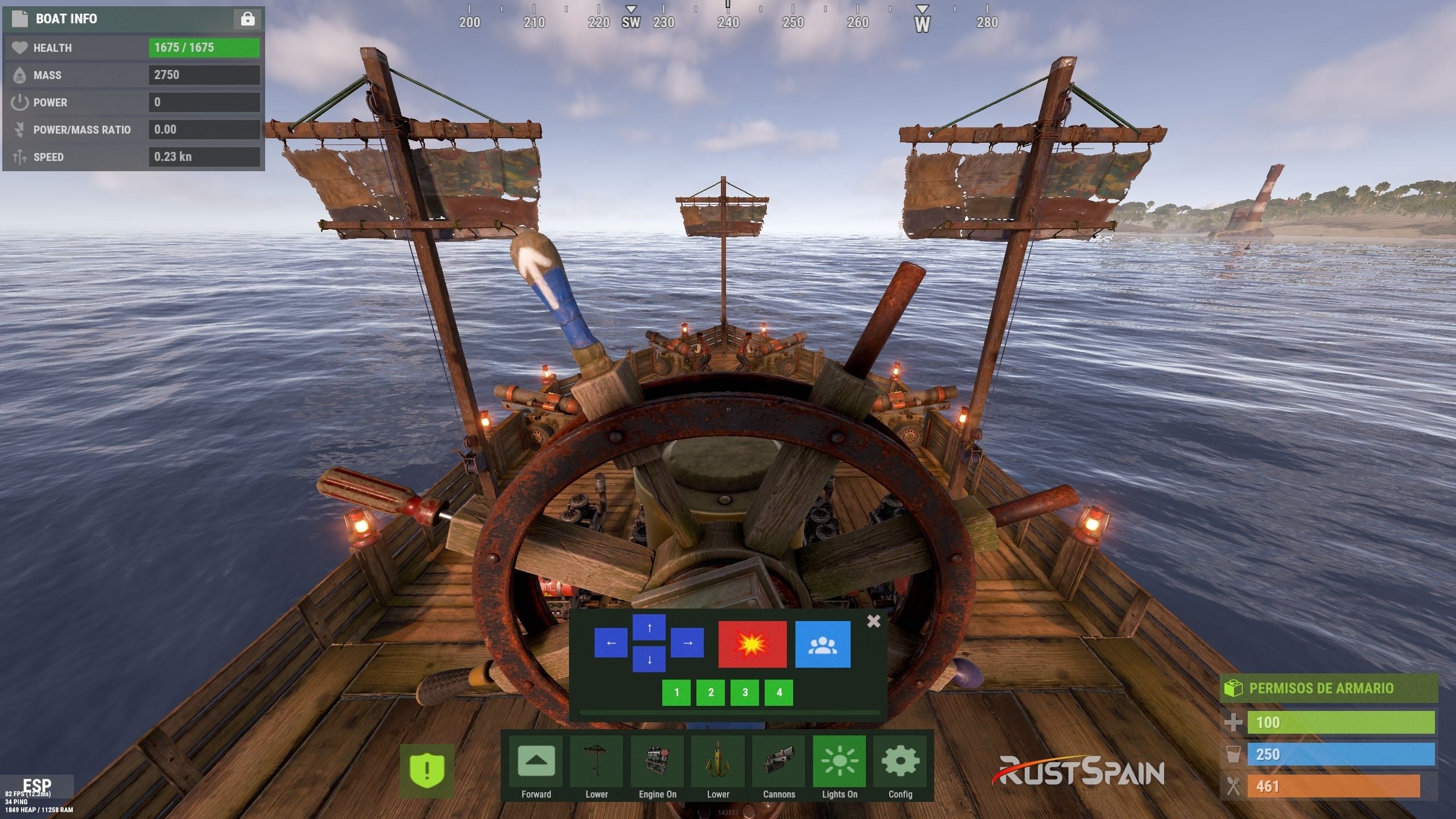Aim cannons with the up arrow
Viewport: 1456px width, 819px height.
pyautogui.click(x=649, y=628)
